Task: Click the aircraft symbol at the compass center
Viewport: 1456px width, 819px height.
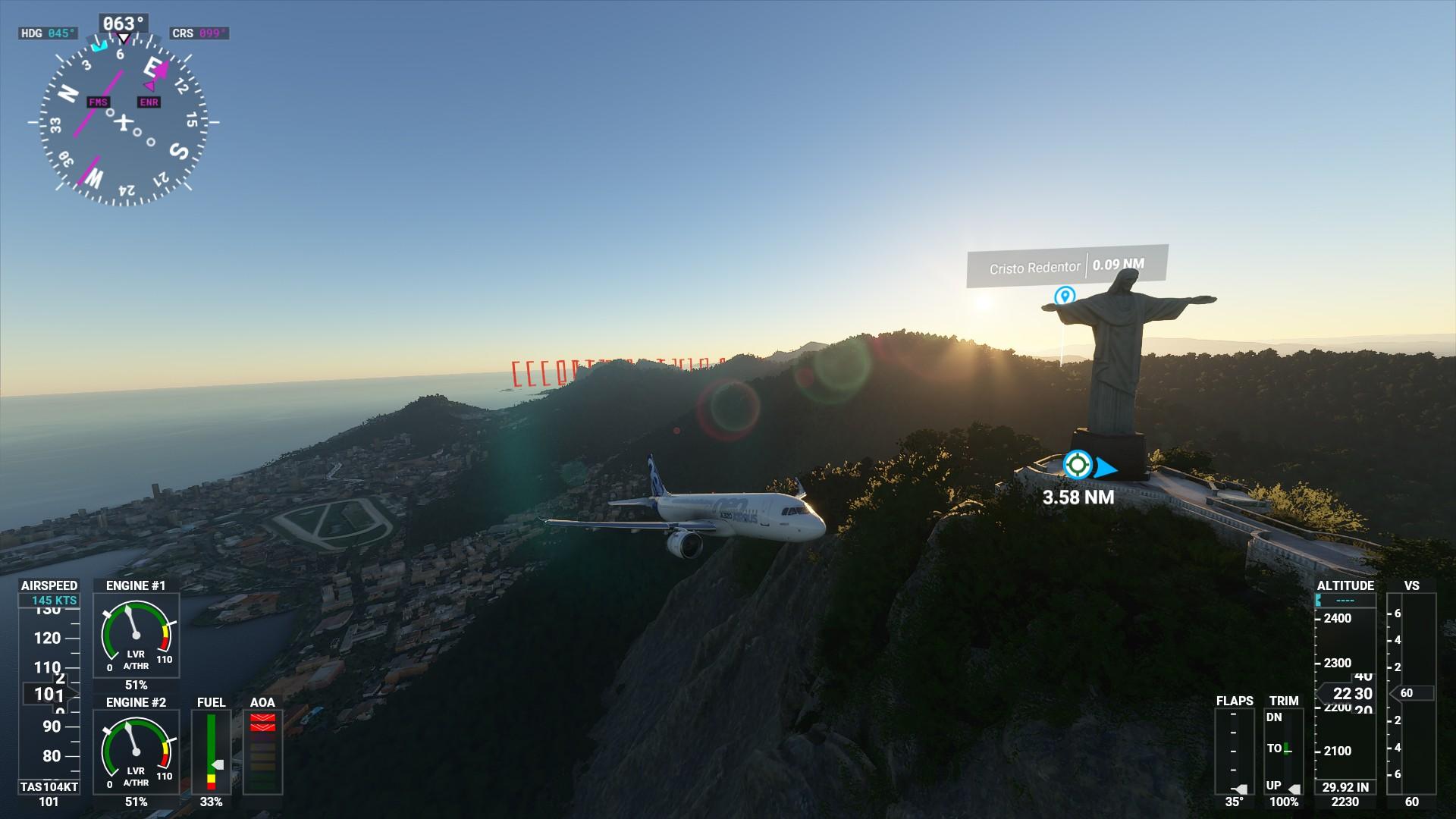Action: [x=124, y=123]
